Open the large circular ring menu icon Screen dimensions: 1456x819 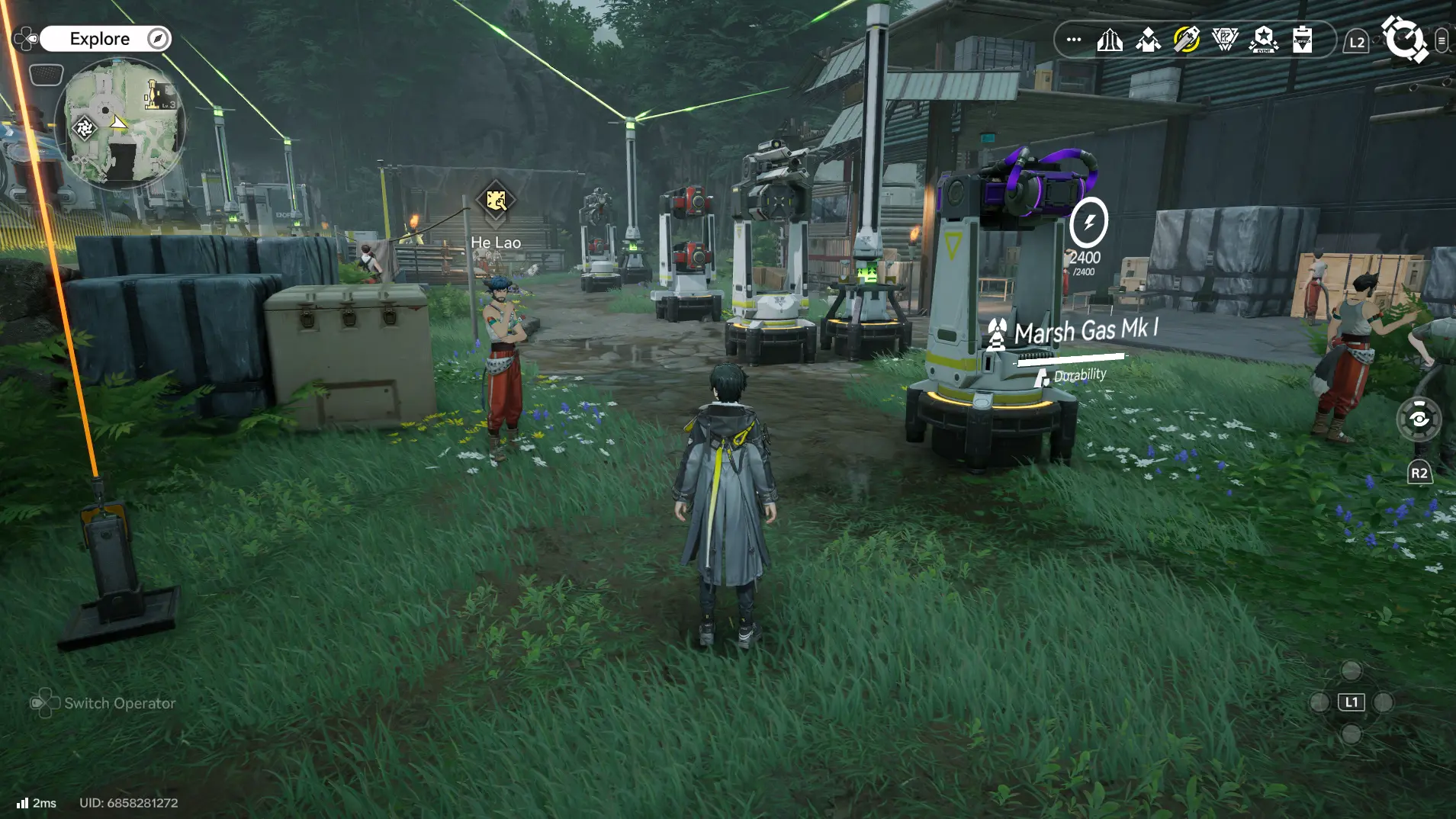[1404, 38]
